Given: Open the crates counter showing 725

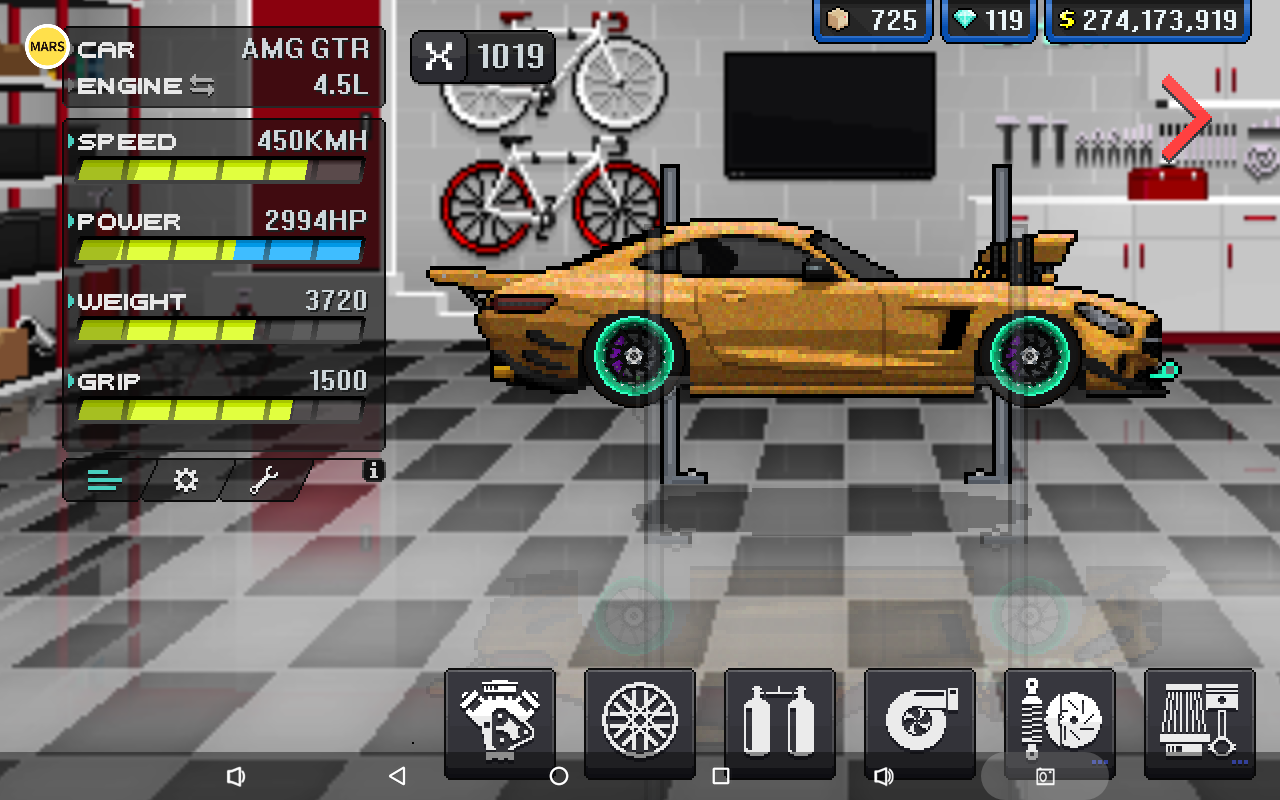Looking at the screenshot, I should point(872,20).
